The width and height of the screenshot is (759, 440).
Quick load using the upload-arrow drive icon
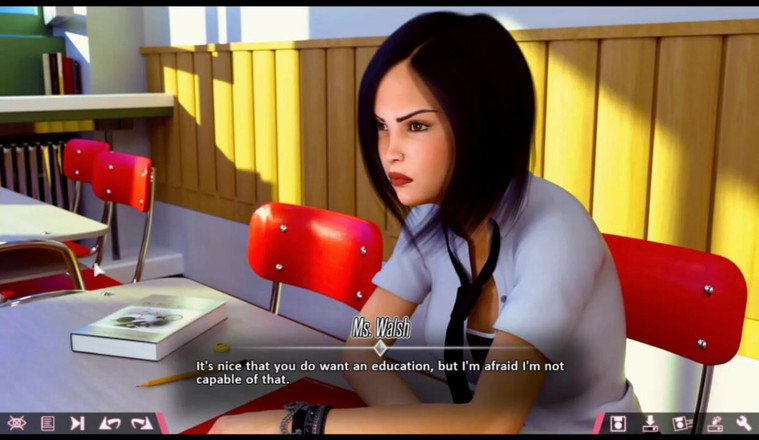(x=714, y=423)
